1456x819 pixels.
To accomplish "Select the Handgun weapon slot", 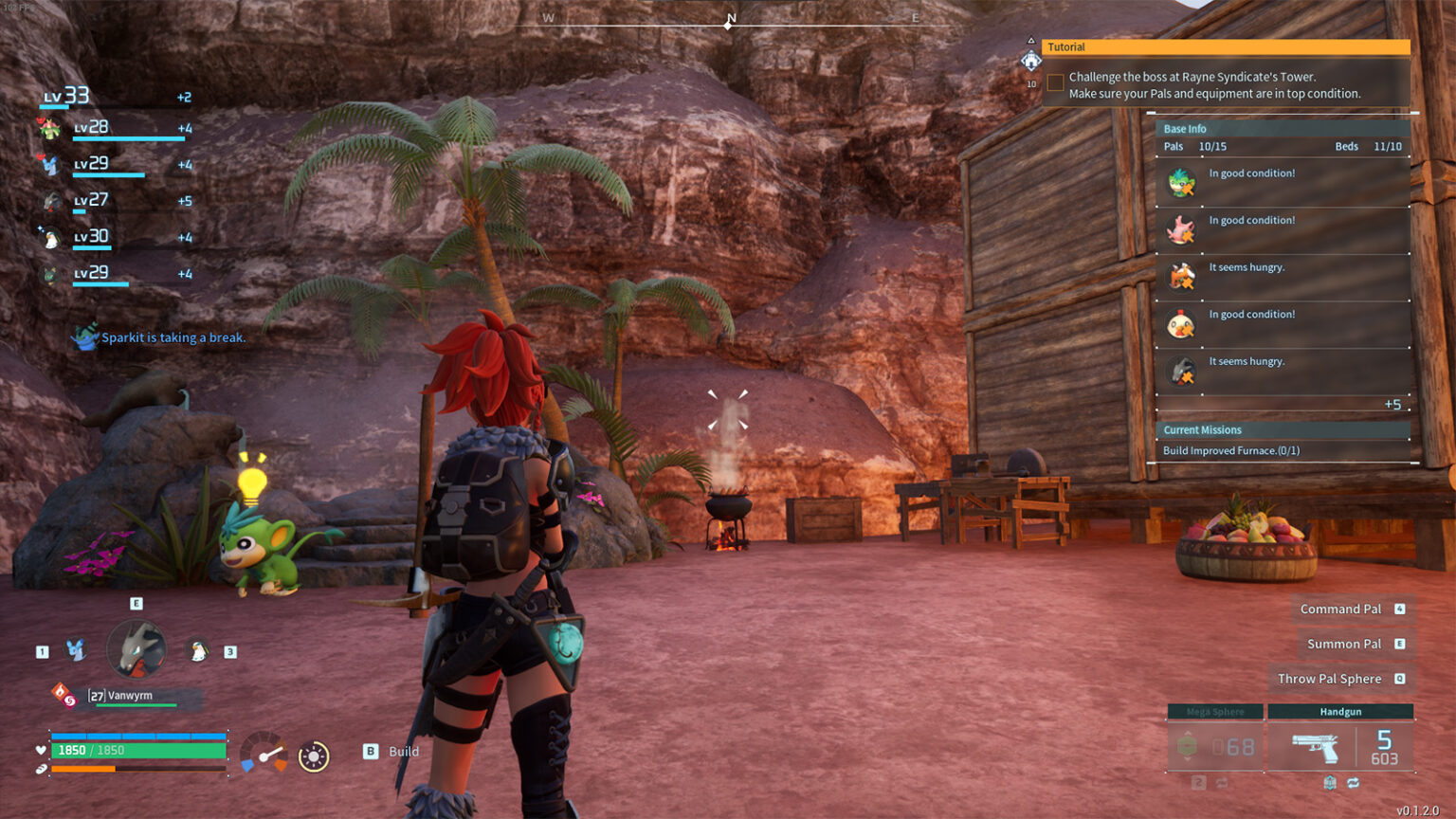I will coord(1340,740).
